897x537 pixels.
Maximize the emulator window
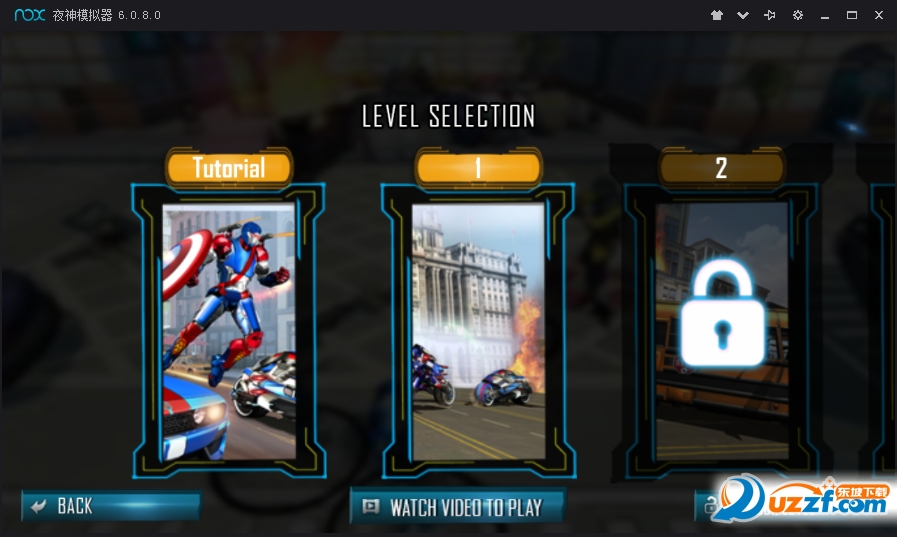(852, 15)
